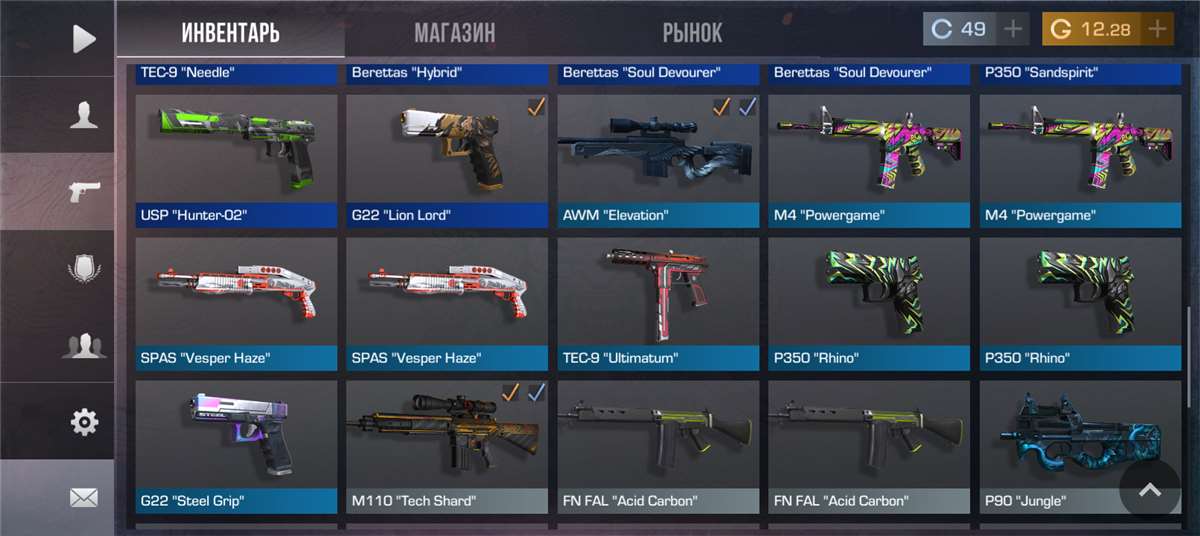This screenshot has height=536, width=1200.
Task: Open the gear settings icon
Action: [84, 422]
